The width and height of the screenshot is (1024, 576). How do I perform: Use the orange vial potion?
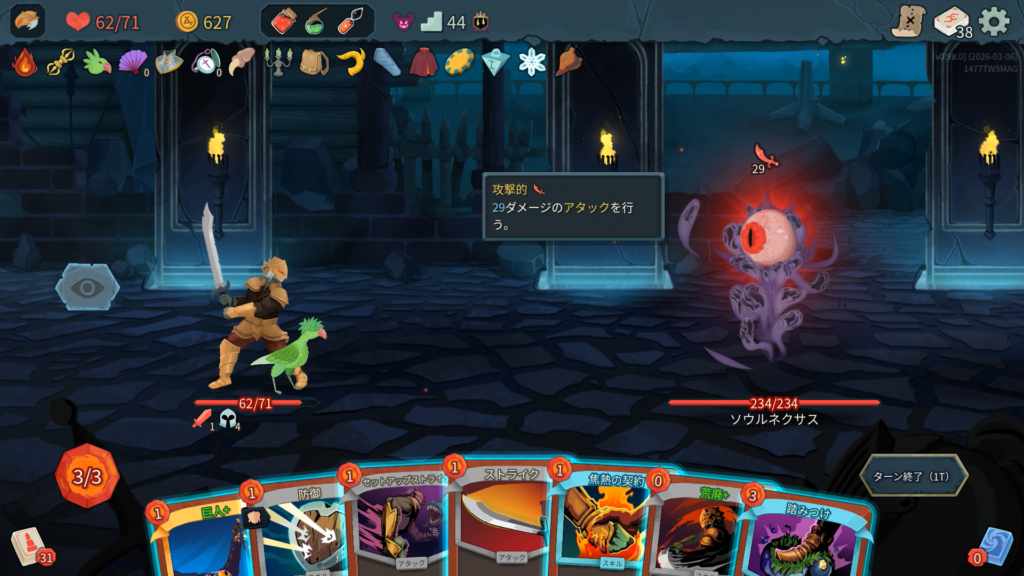[x=350, y=21]
